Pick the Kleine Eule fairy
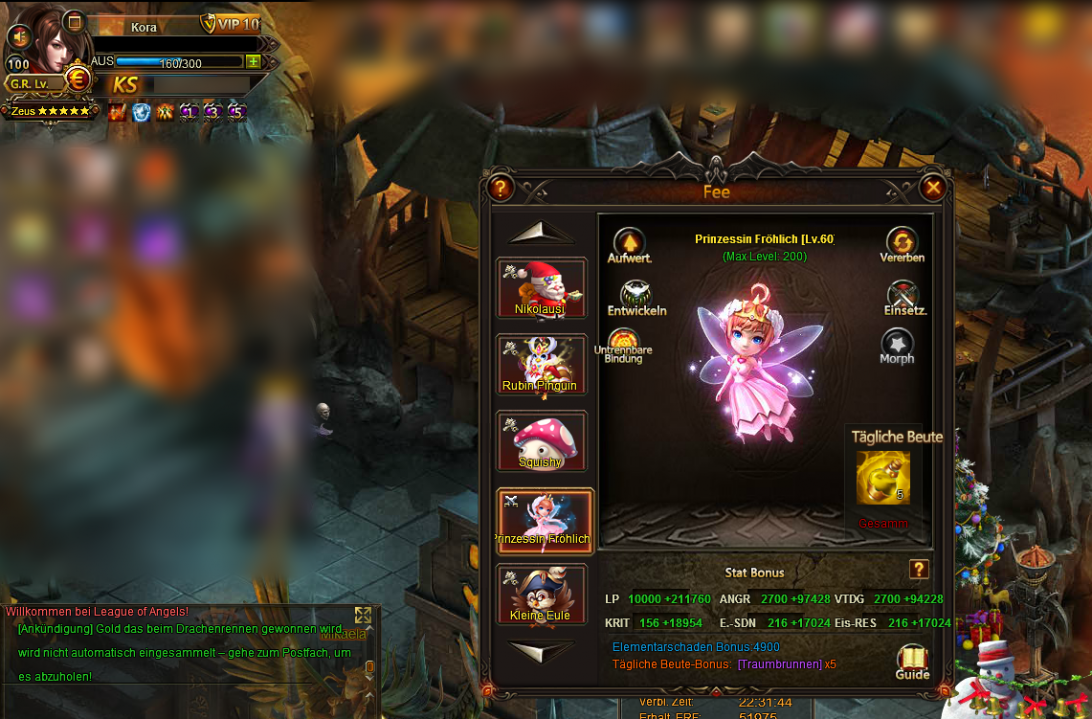Image resolution: width=1092 pixels, height=719 pixels. coord(541,595)
